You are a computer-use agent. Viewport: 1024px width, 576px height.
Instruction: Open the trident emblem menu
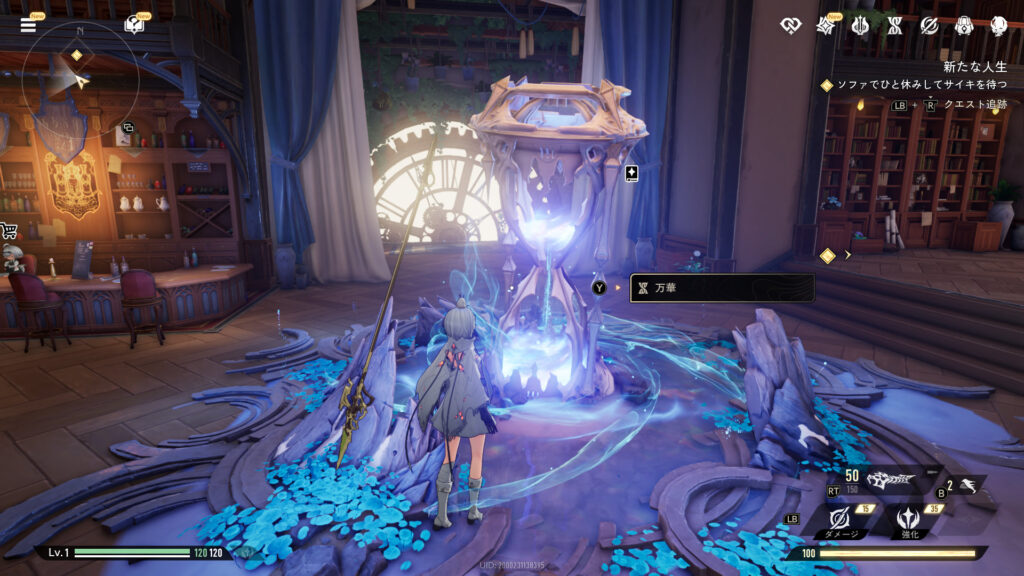pyautogui.click(x=859, y=25)
